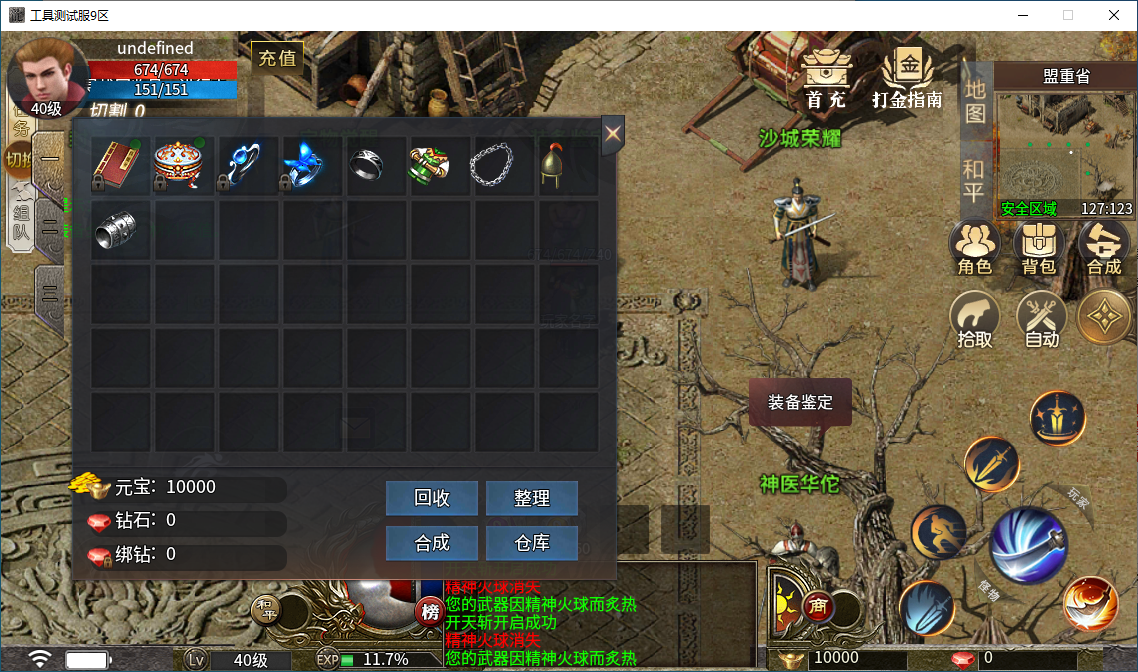Viewport: 1138px width, 672px height.
Task: Click the 拾取 pickup button
Action: click(x=975, y=320)
